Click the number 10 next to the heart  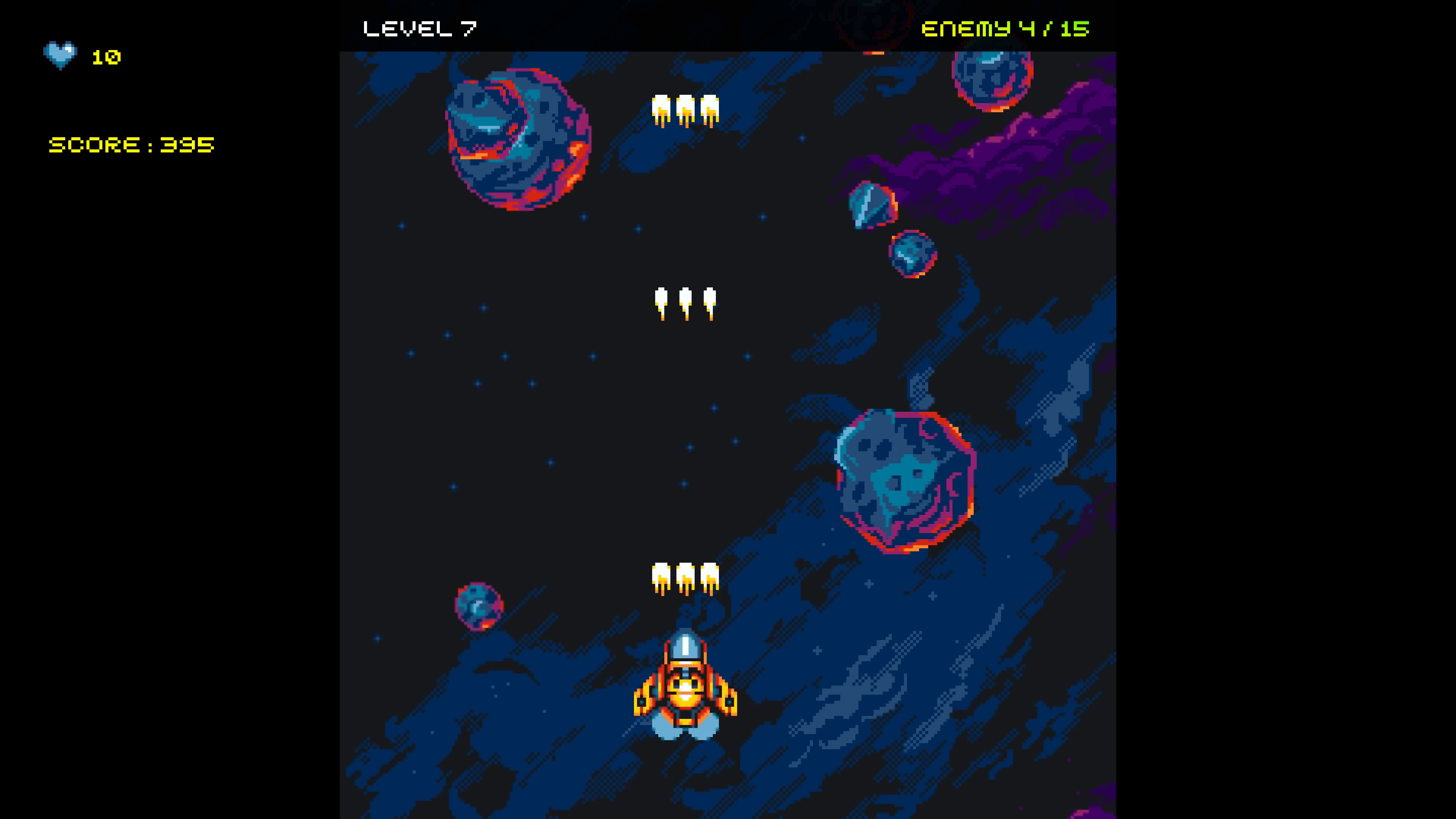click(106, 58)
